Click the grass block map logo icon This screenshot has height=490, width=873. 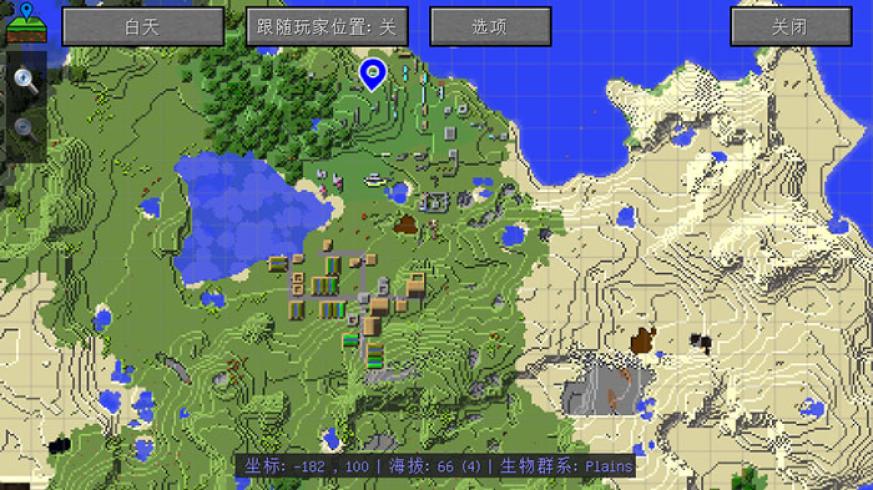pos(25,24)
